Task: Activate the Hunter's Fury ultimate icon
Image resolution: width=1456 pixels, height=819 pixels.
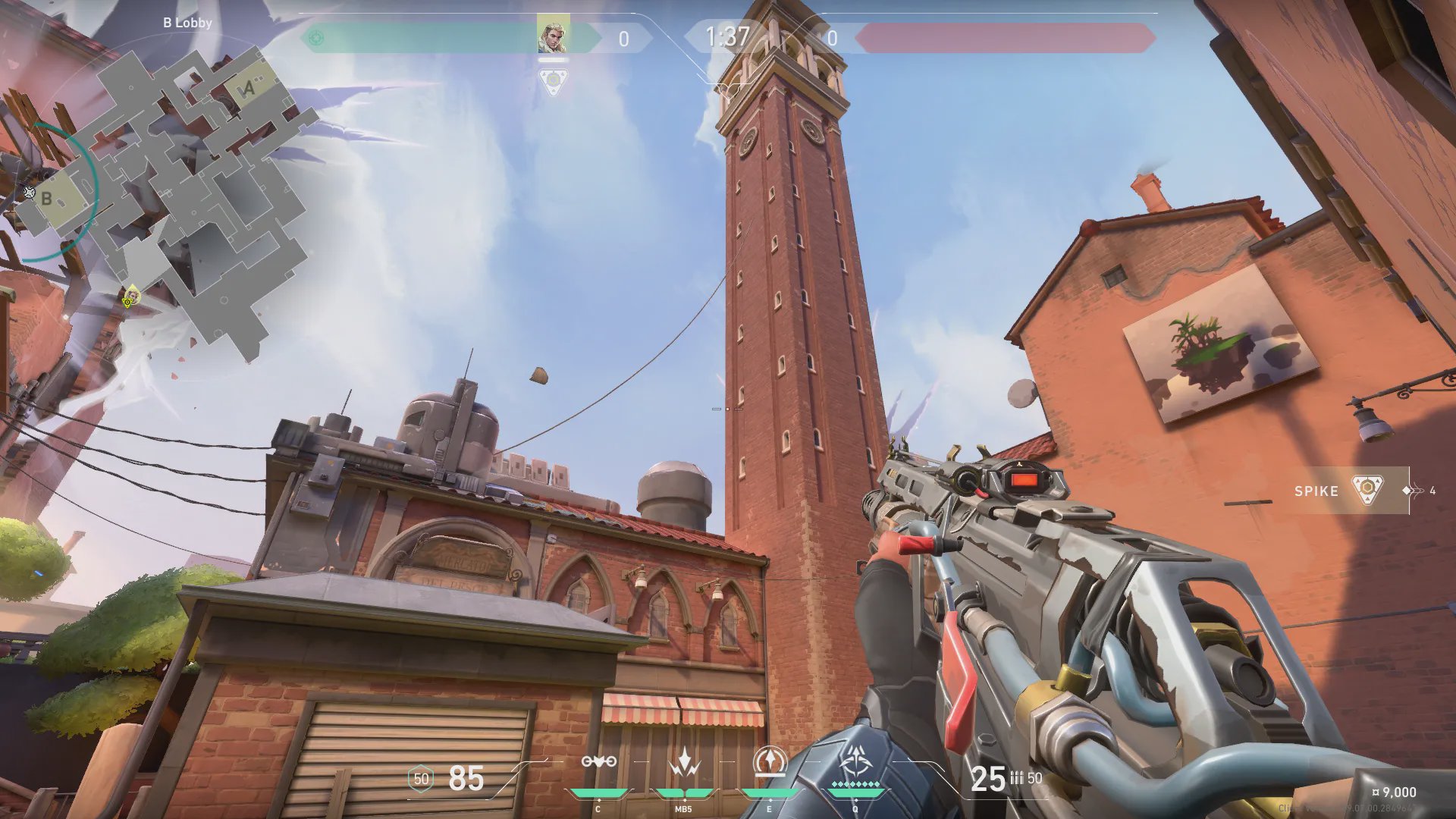Action: 855,761
